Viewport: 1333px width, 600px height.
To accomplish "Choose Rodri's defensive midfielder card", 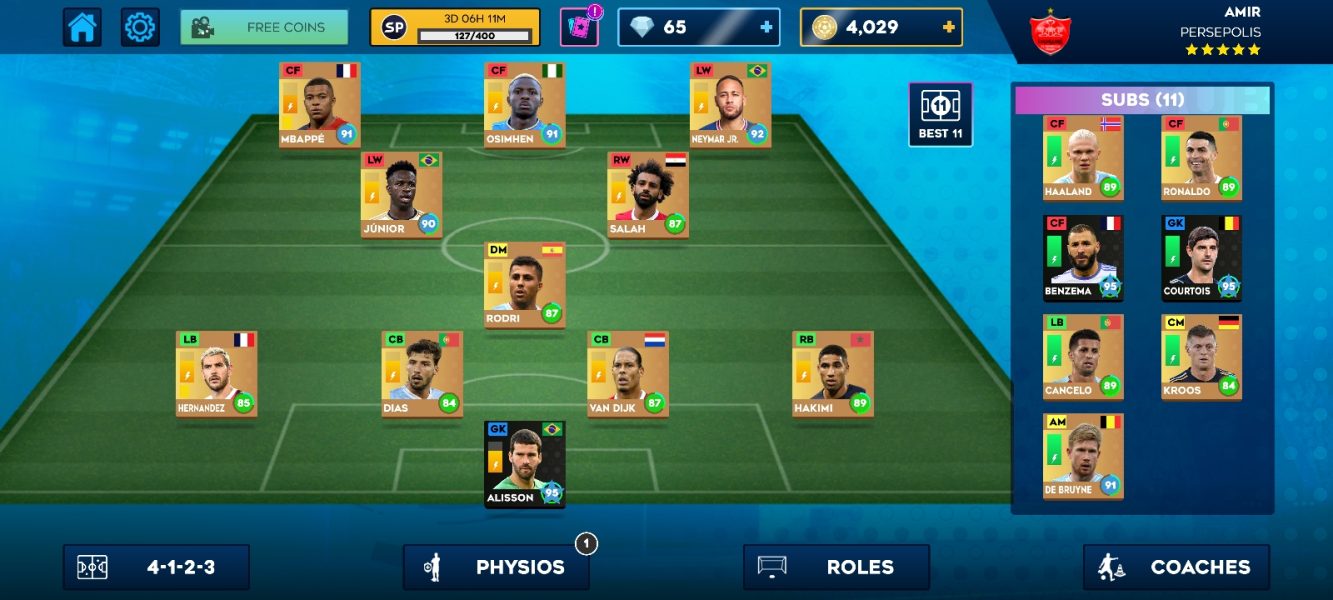I will [525, 284].
